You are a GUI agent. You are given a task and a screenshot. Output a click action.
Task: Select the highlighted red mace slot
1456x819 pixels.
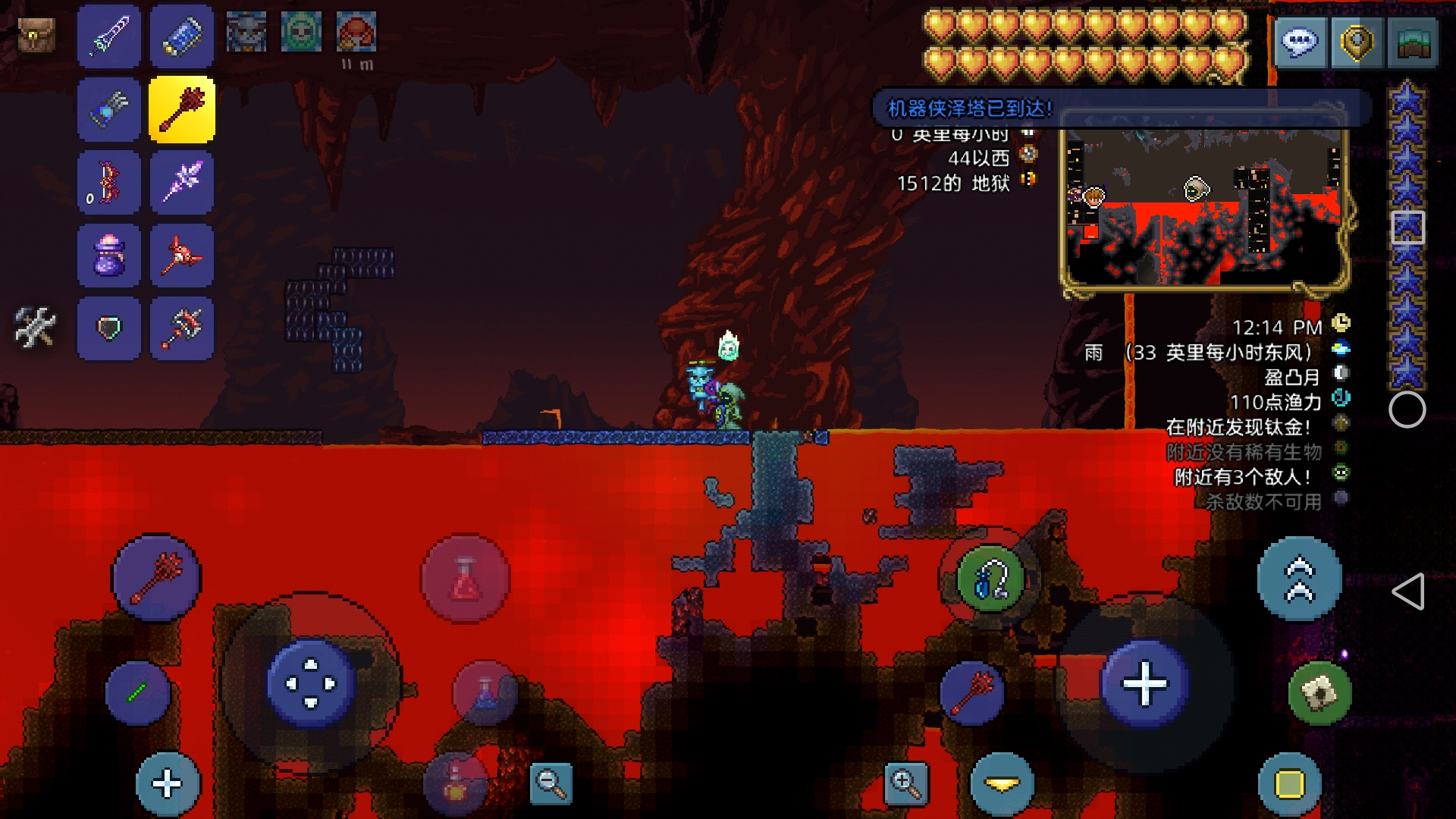(182, 110)
